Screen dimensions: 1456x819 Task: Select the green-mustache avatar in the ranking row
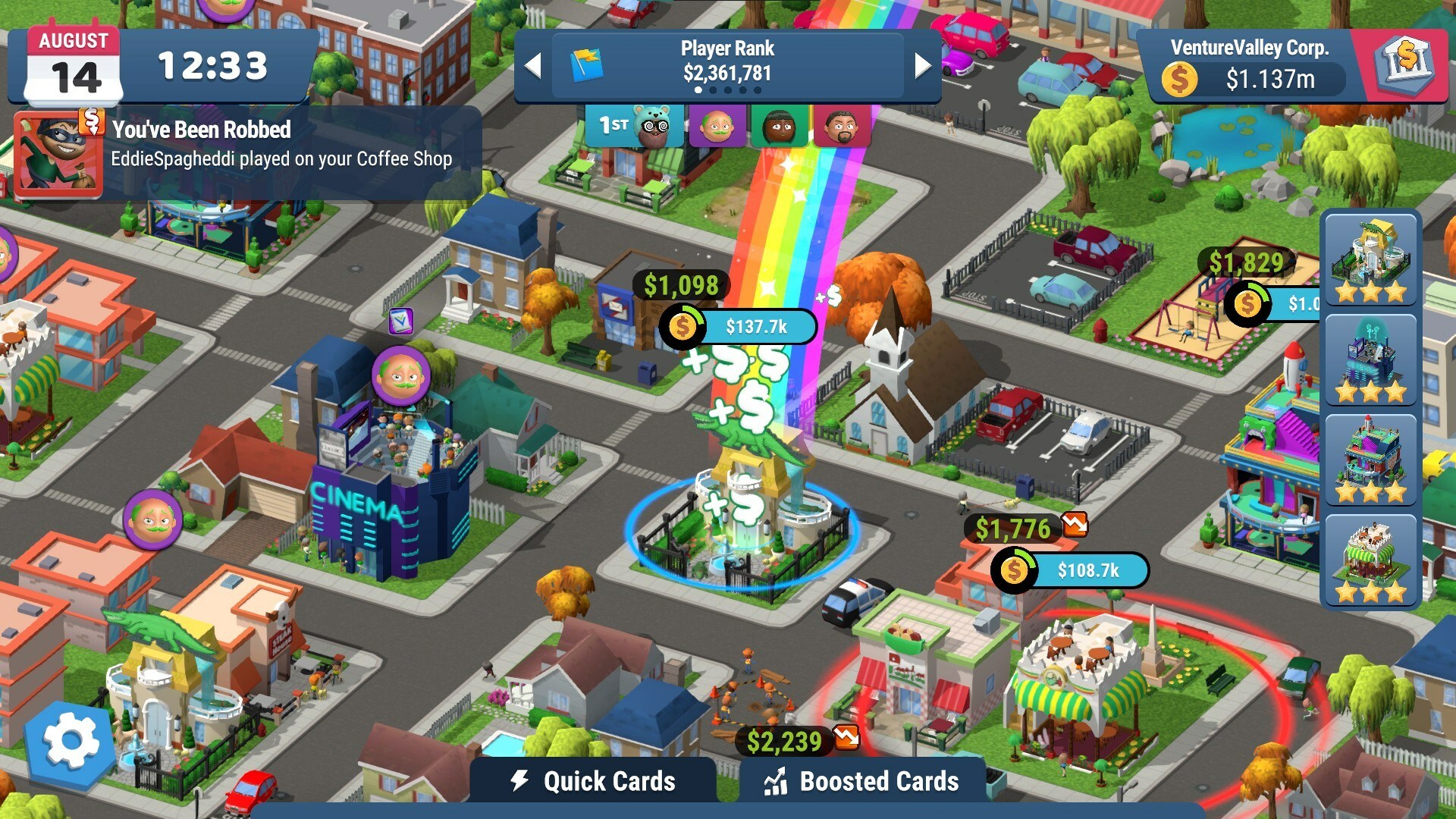point(717,127)
